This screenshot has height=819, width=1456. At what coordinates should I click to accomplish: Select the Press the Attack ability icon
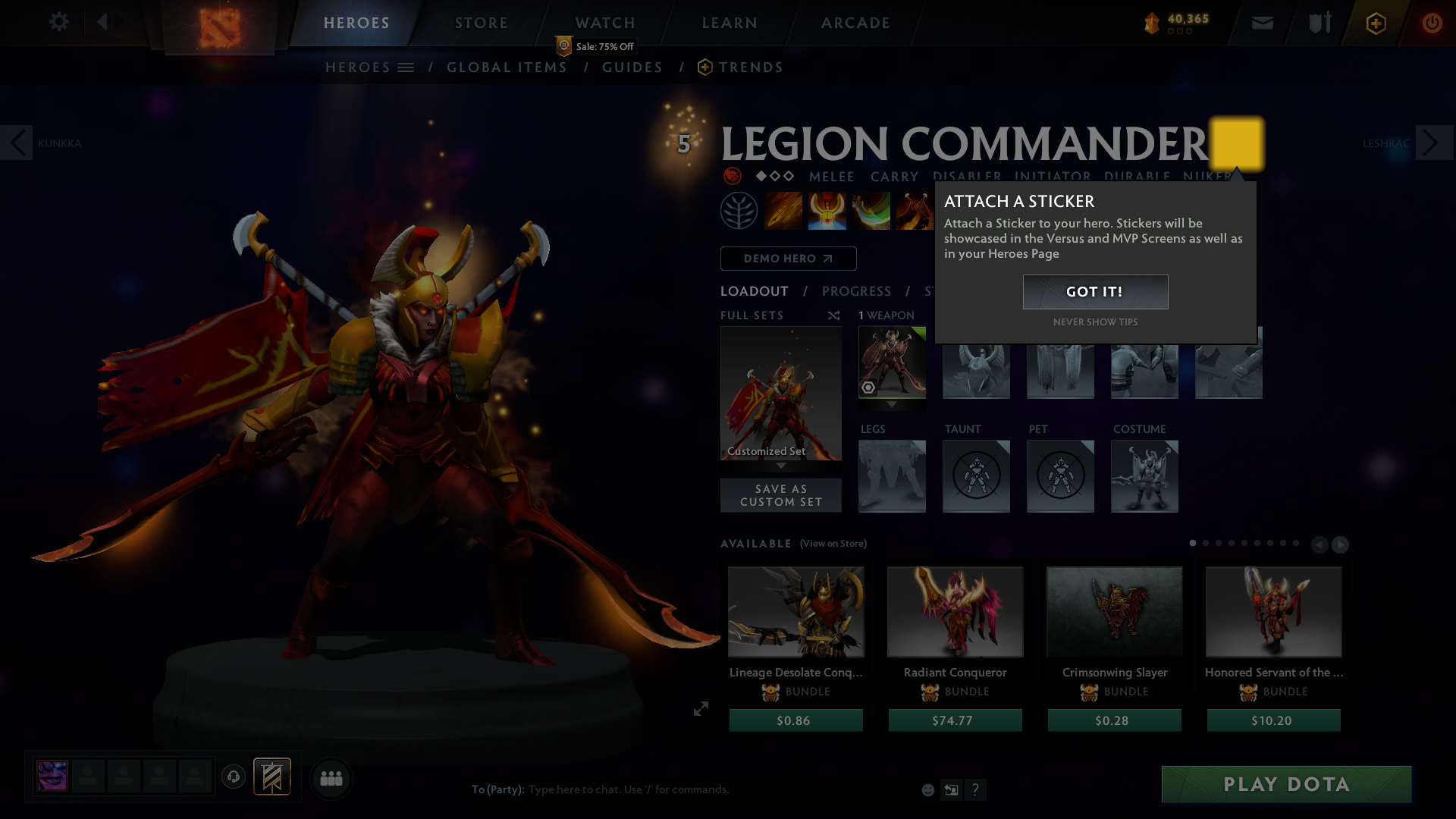point(827,211)
